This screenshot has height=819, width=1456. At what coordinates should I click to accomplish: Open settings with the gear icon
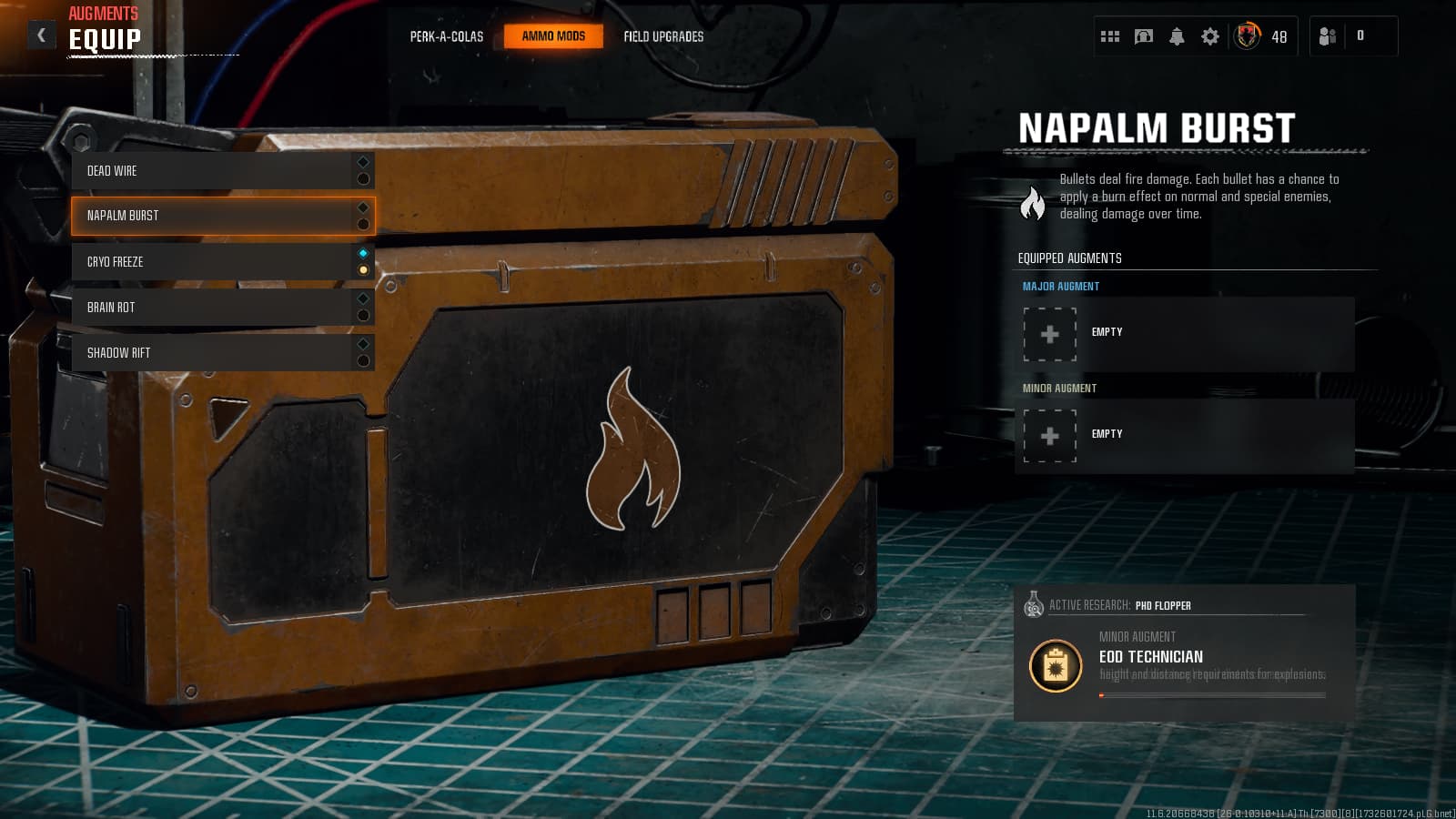tap(1210, 36)
